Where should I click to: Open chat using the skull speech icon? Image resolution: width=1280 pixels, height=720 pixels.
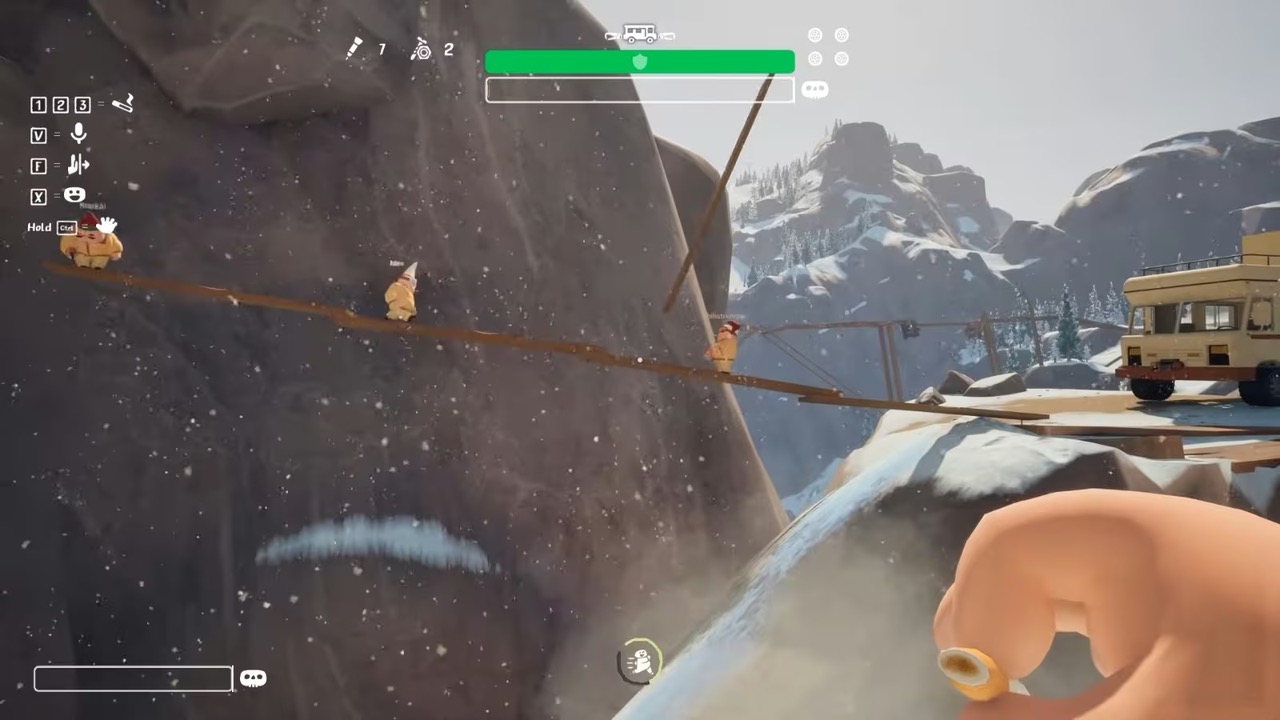pyautogui.click(x=254, y=678)
